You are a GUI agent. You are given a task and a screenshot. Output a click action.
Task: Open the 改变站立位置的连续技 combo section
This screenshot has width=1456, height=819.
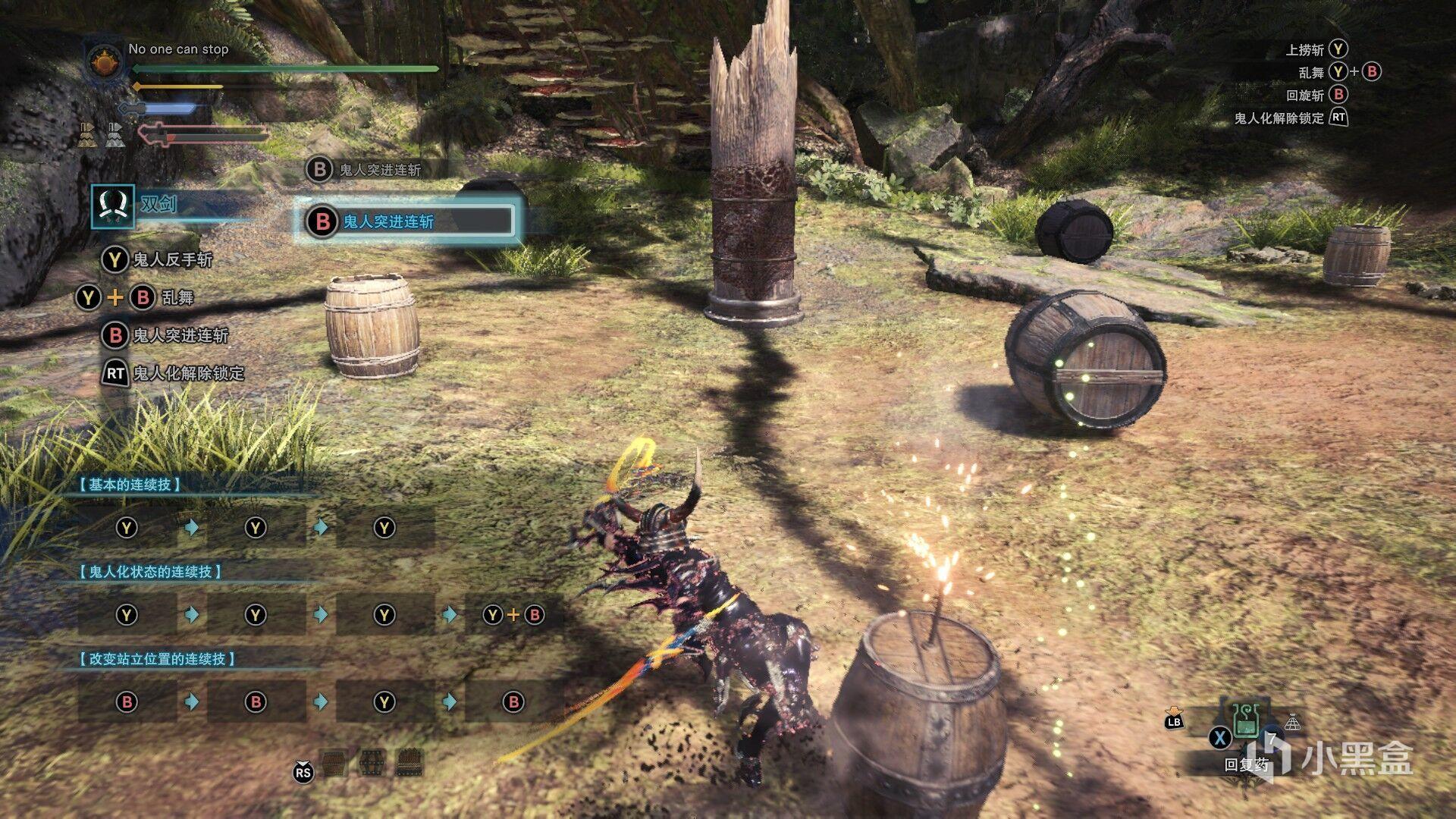click(157, 659)
